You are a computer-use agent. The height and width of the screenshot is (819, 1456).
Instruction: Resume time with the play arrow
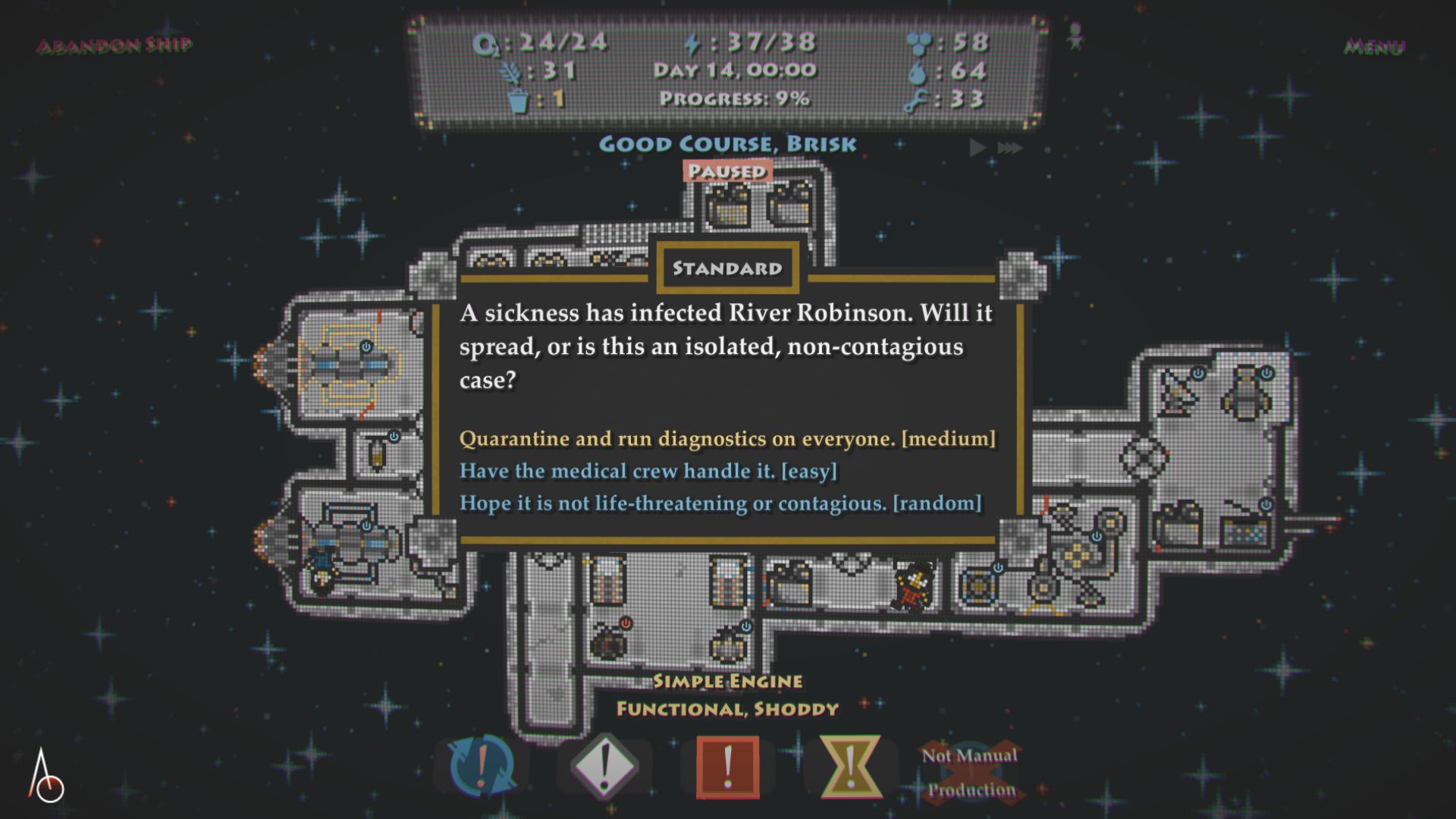(x=977, y=147)
